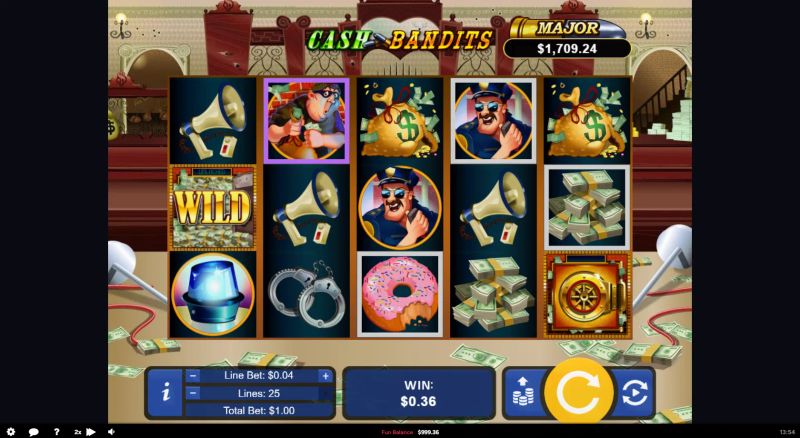Reduce the number of Lines
Screen dimensions: 800x438
pyautogui.click(x=193, y=393)
